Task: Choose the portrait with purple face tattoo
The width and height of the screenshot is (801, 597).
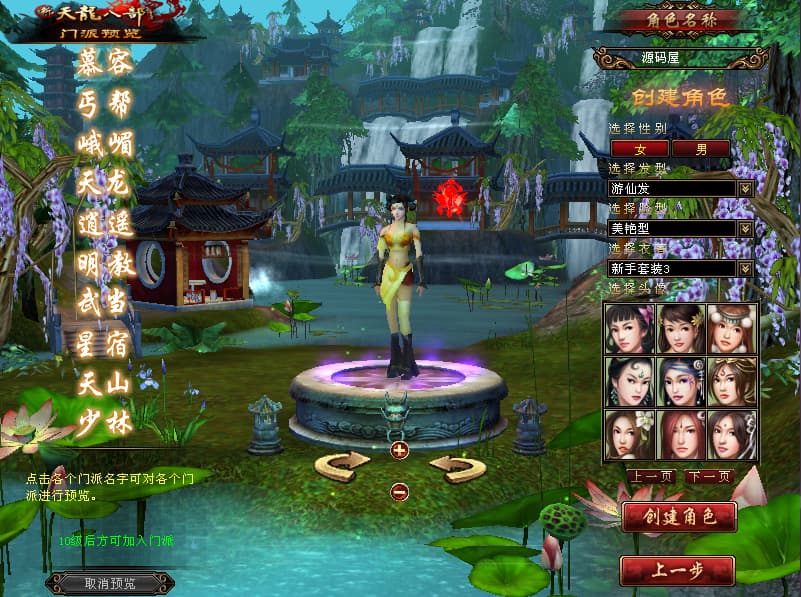Action: point(682,382)
